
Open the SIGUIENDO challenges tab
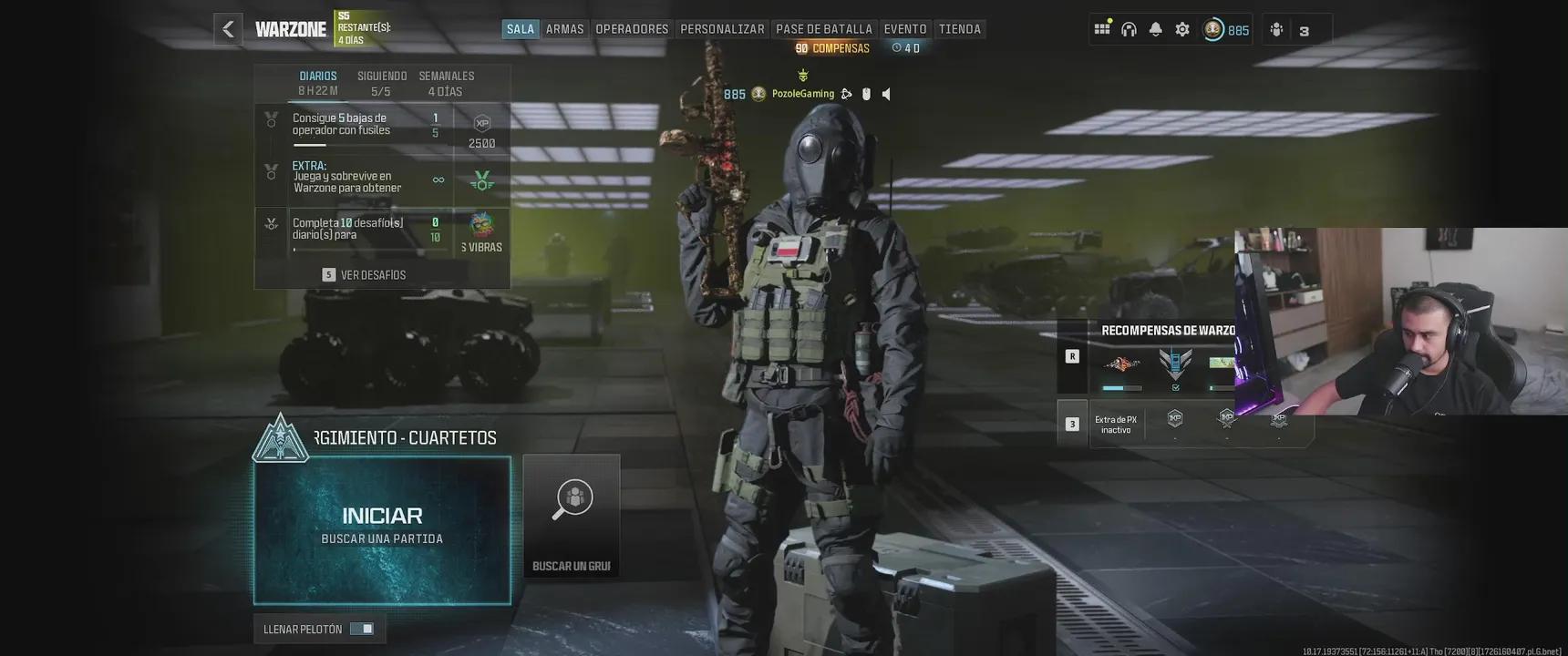382,83
